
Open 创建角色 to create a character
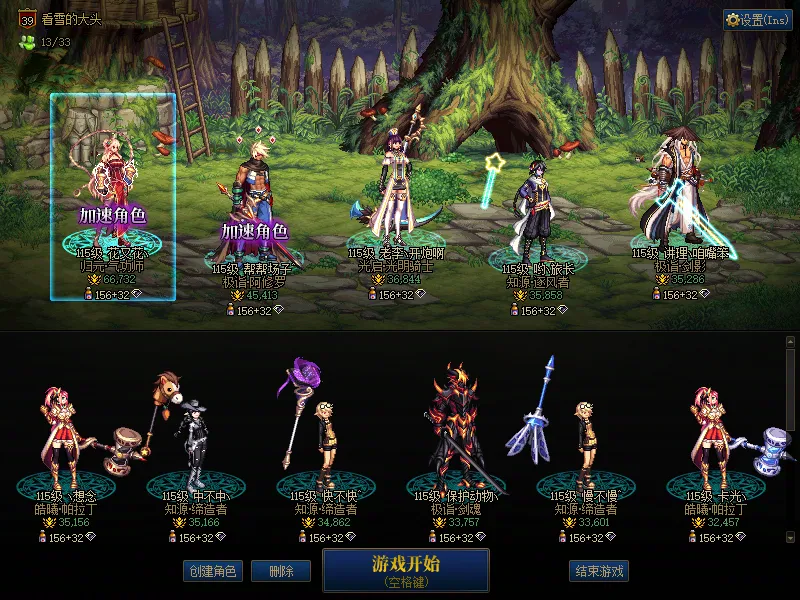[x=212, y=571]
